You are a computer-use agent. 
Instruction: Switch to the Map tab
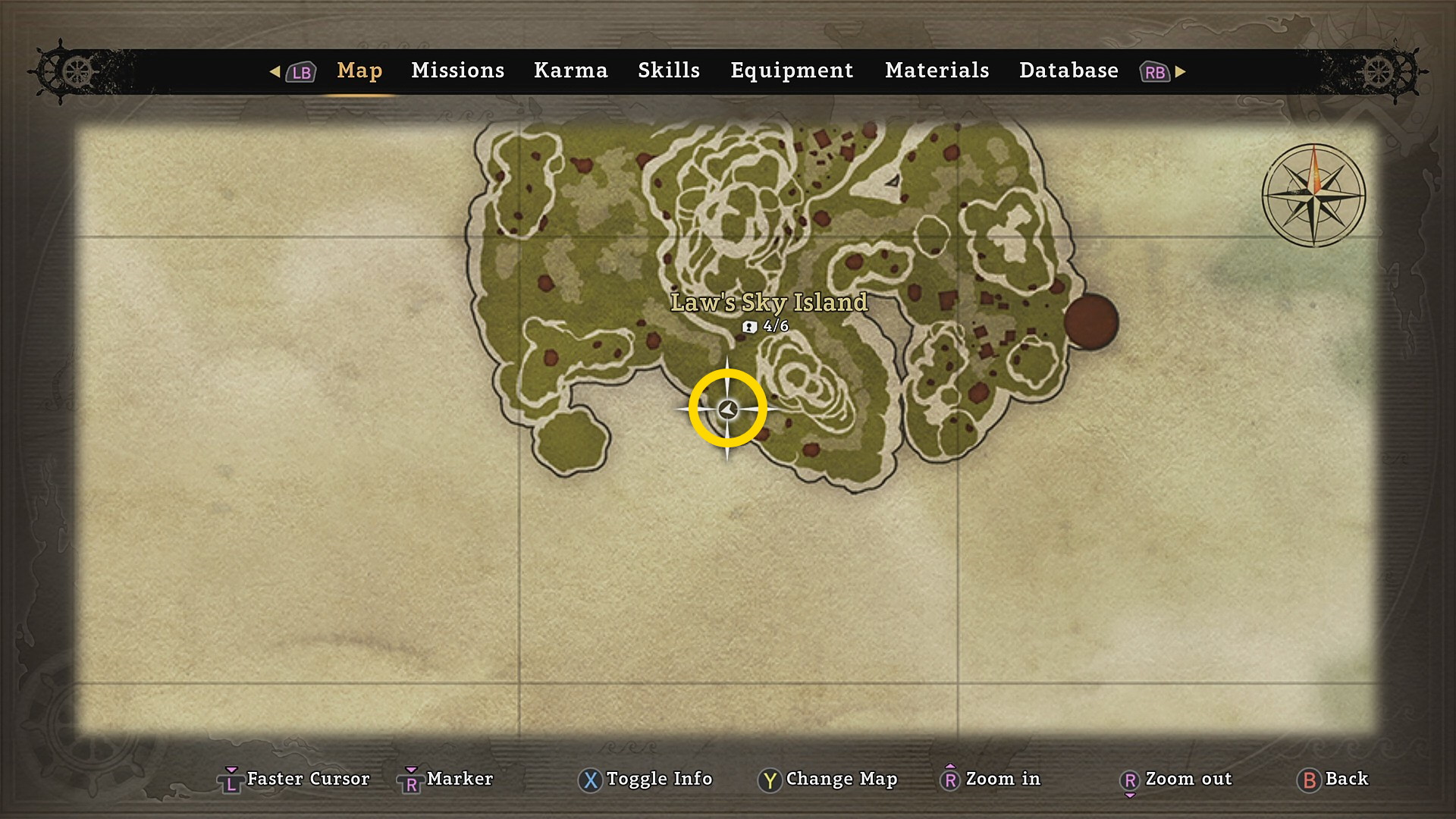[359, 71]
